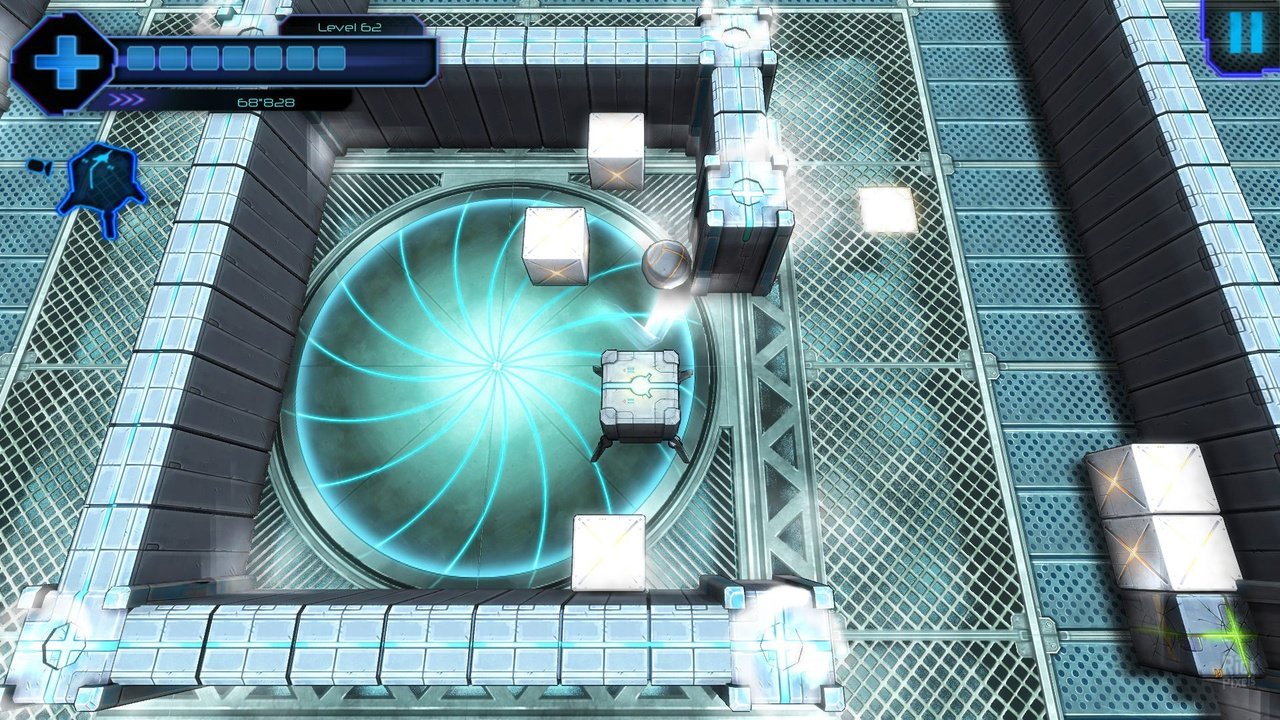The width and height of the screenshot is (1280, 720).
Task: Click the triple chevron arrows under the health bar
Action: tap(126, 100)
